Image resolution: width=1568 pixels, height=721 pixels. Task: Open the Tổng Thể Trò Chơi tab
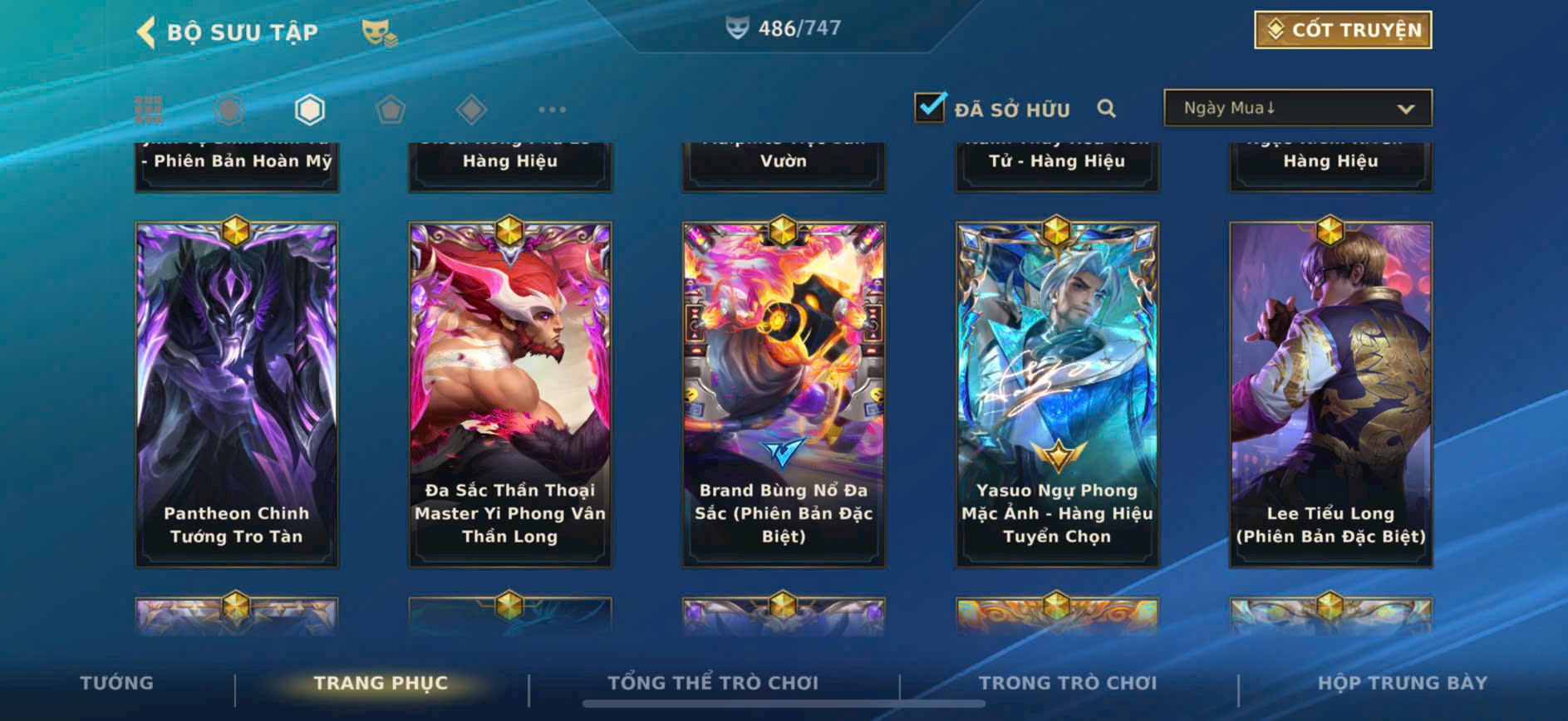tap(713, 683)
